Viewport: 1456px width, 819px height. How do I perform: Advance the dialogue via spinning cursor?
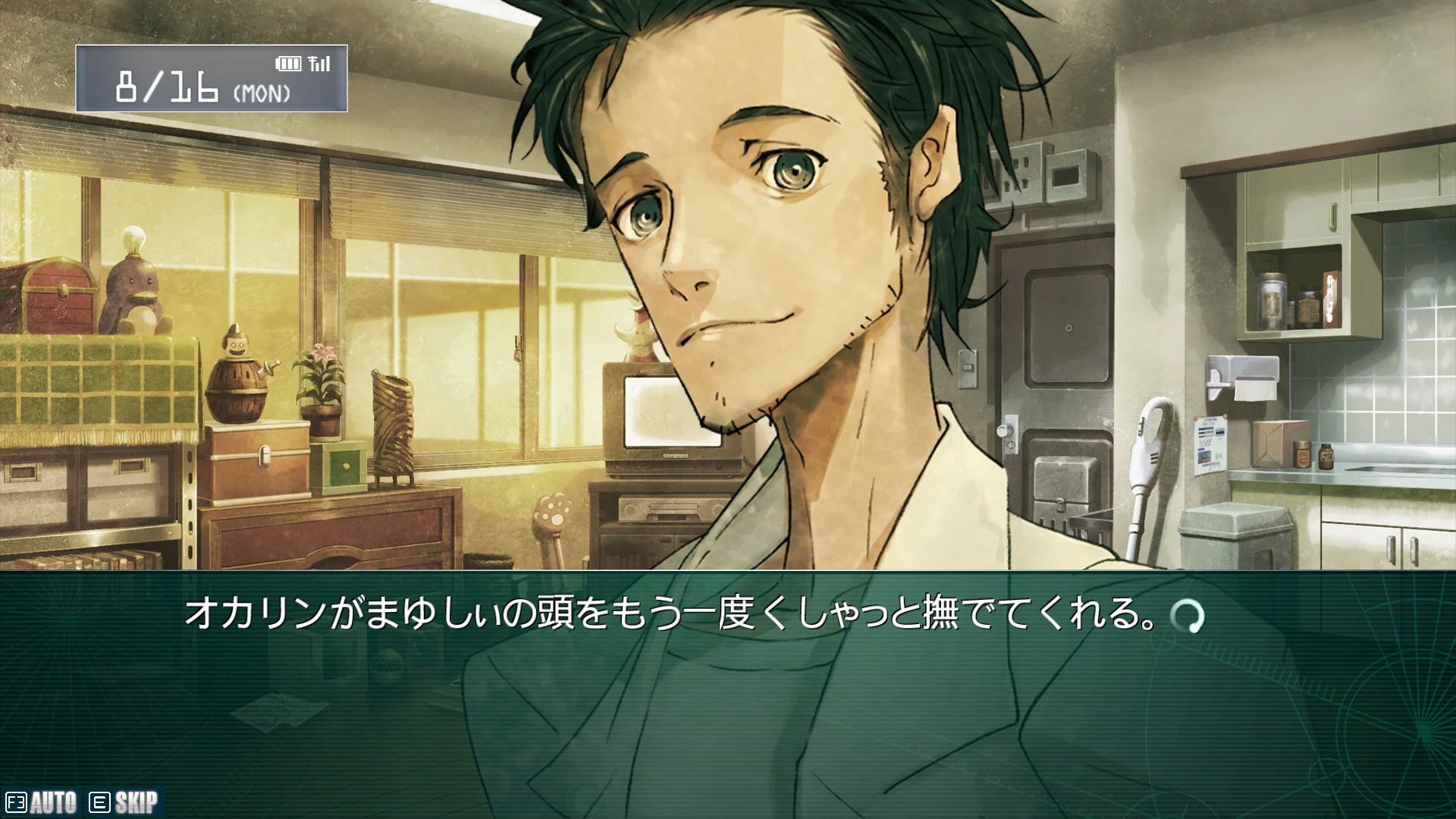pos(1186,616)
